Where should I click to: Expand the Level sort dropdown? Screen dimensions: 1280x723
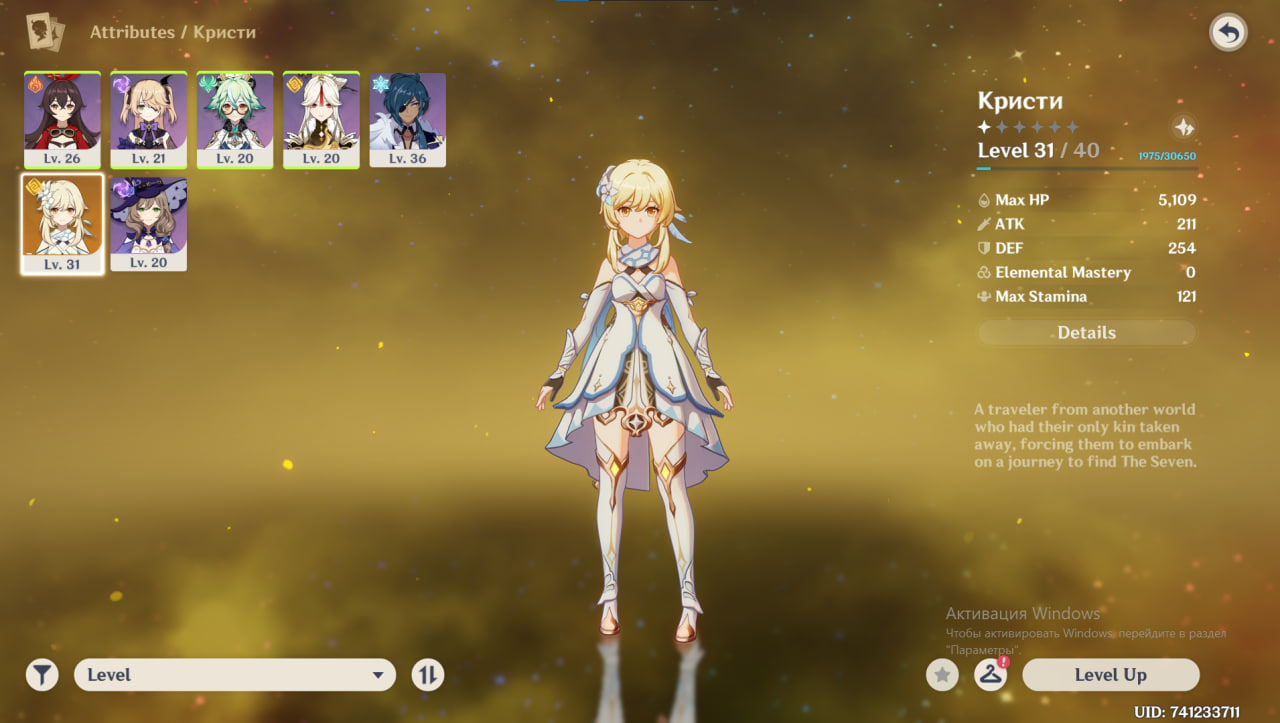tap(235, 675)
